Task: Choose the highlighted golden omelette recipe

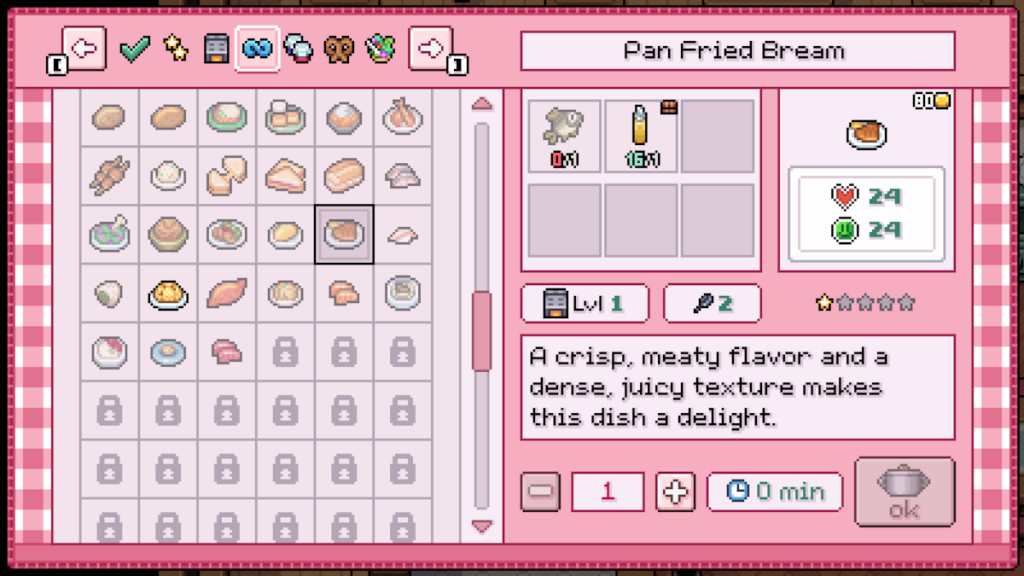Action: (x=168, y=293)
